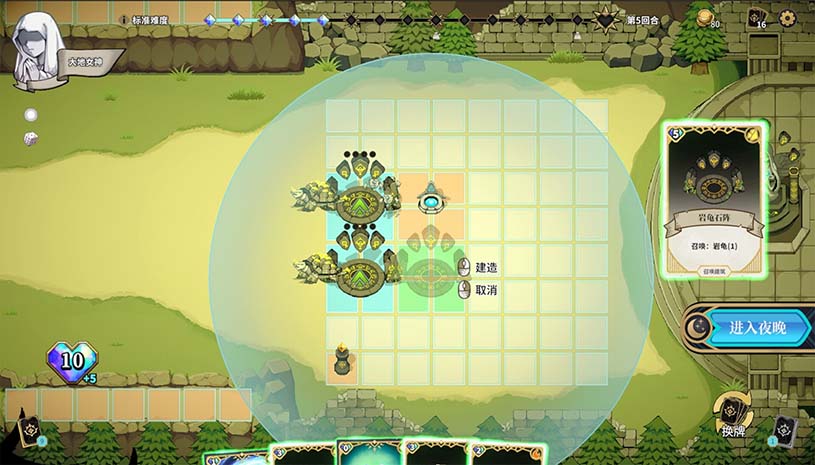815x465 pixels.
Task: Click the info icon beside 标准难度
Action: click(123, 20)
